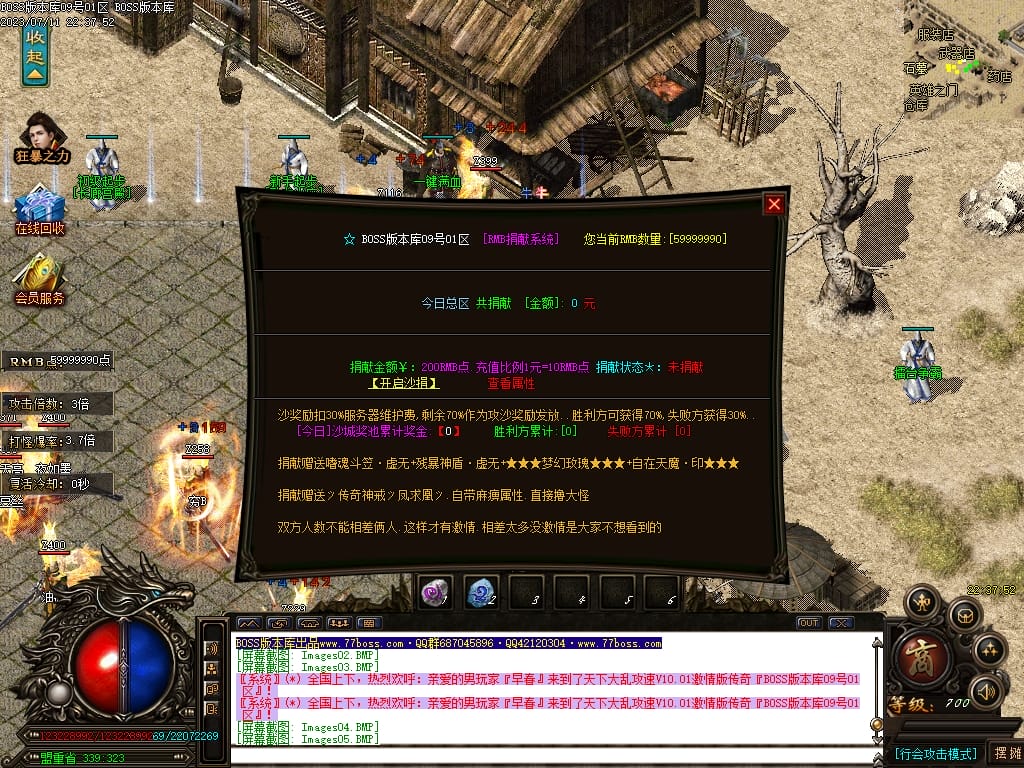This screenshot has height=768, width=1024.
Task: Toggle the 行会攻击模式 attack mode label
Action: [x=934, y=753]
